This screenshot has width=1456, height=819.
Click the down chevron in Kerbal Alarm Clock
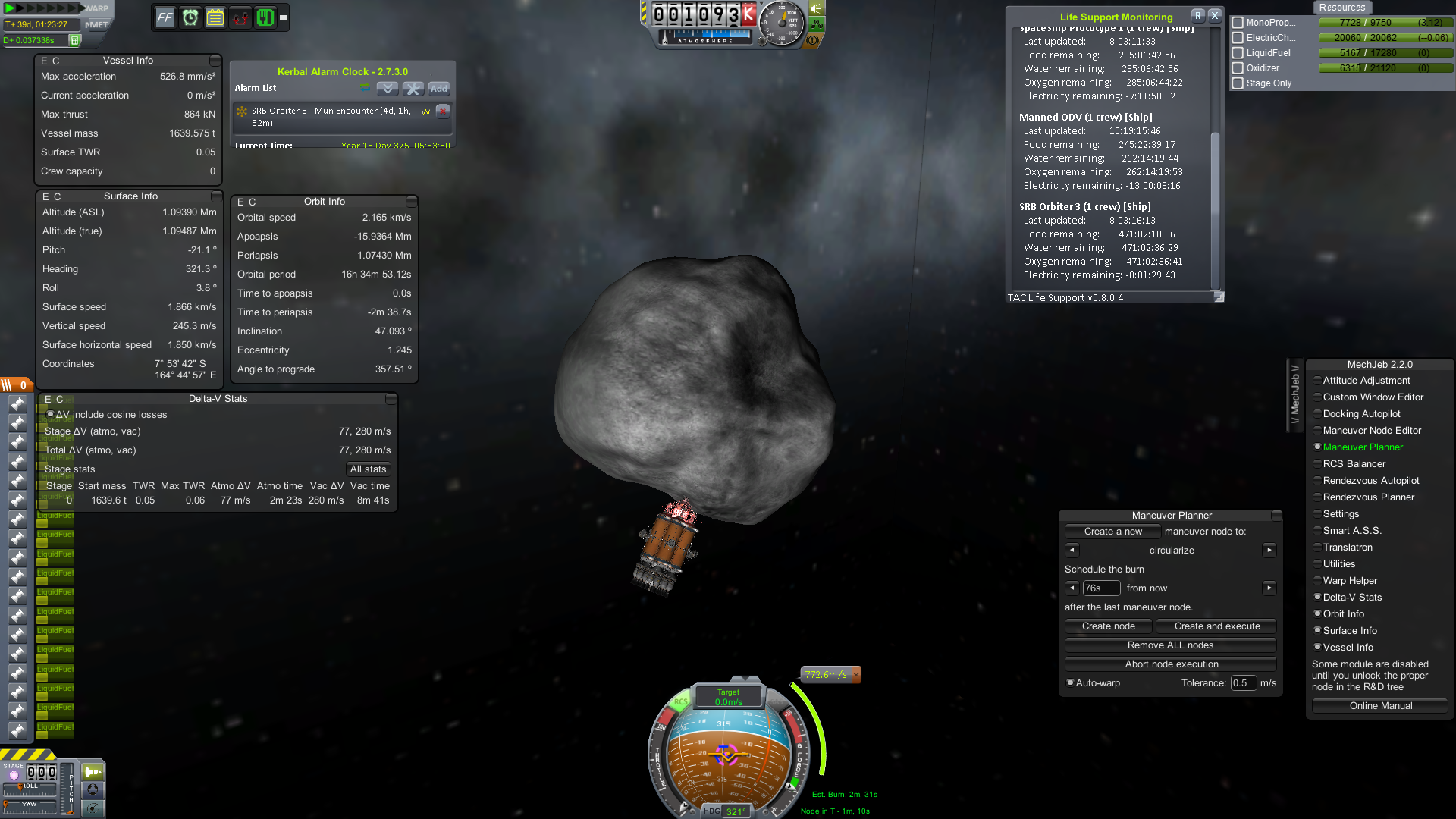[x=387, y=89]
